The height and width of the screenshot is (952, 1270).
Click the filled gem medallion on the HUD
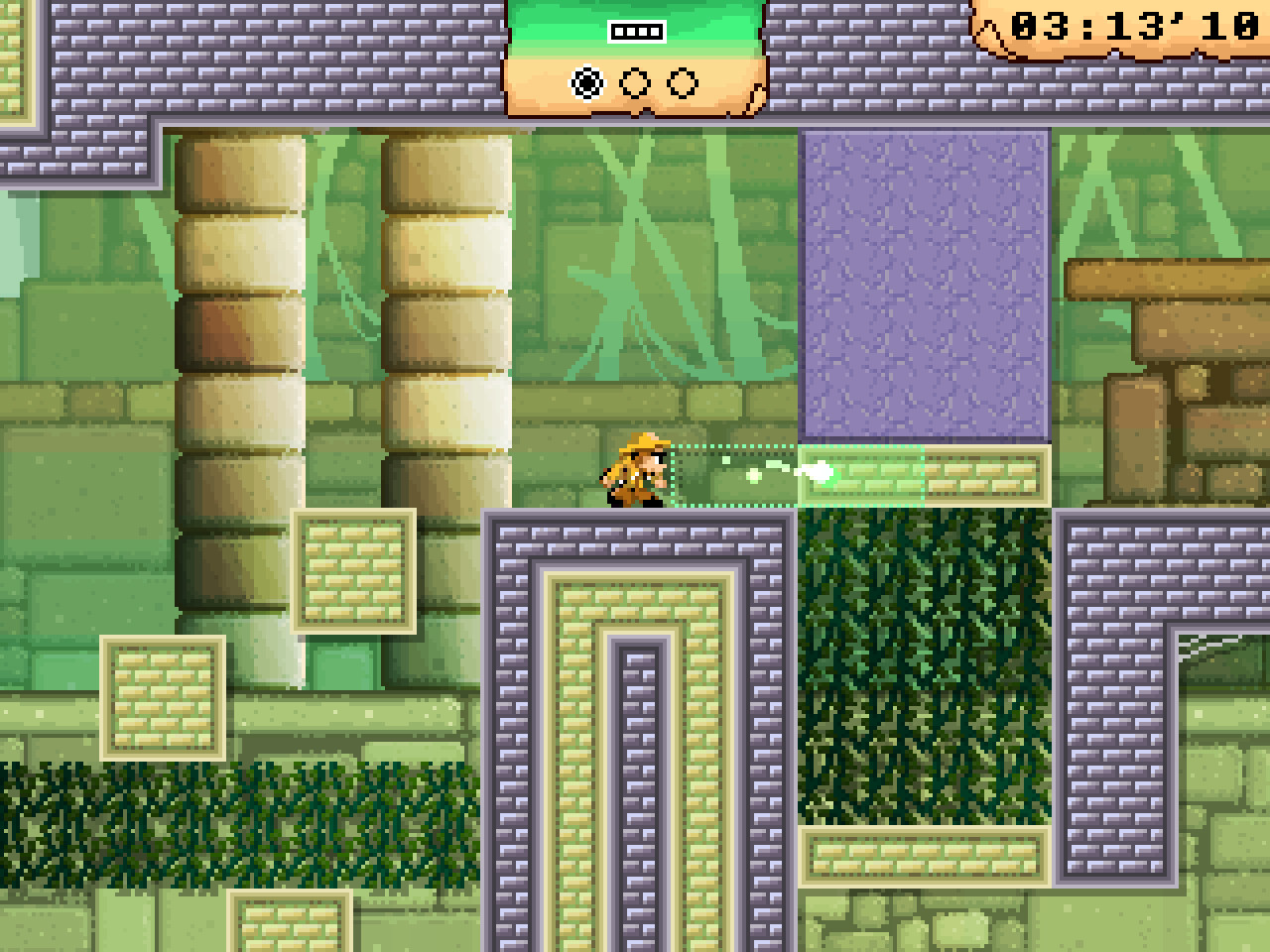pyautogui.click(x=586, y=83)
